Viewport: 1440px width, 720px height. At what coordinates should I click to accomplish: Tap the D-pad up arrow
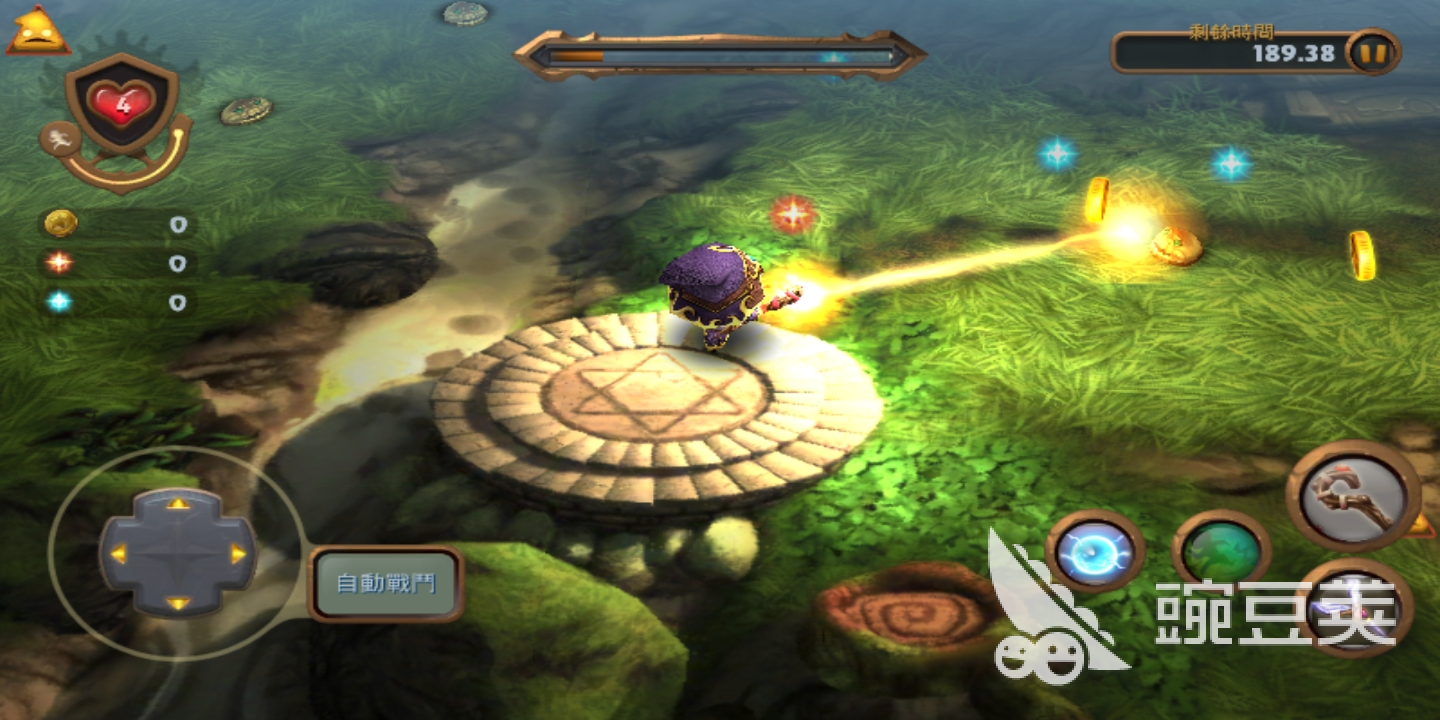point(178,503)
